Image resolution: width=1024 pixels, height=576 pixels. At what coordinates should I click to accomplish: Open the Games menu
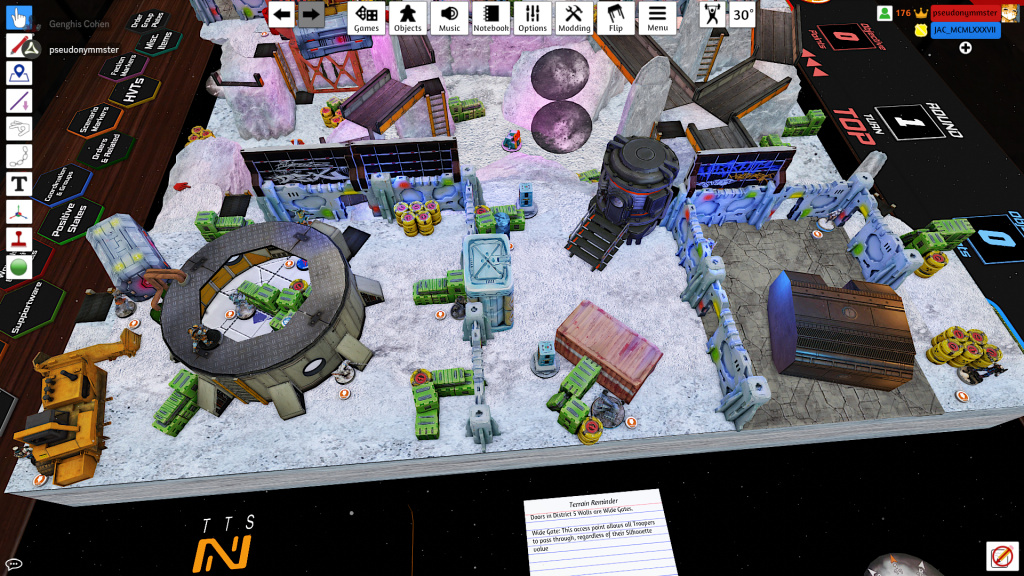tap(366, 17)
